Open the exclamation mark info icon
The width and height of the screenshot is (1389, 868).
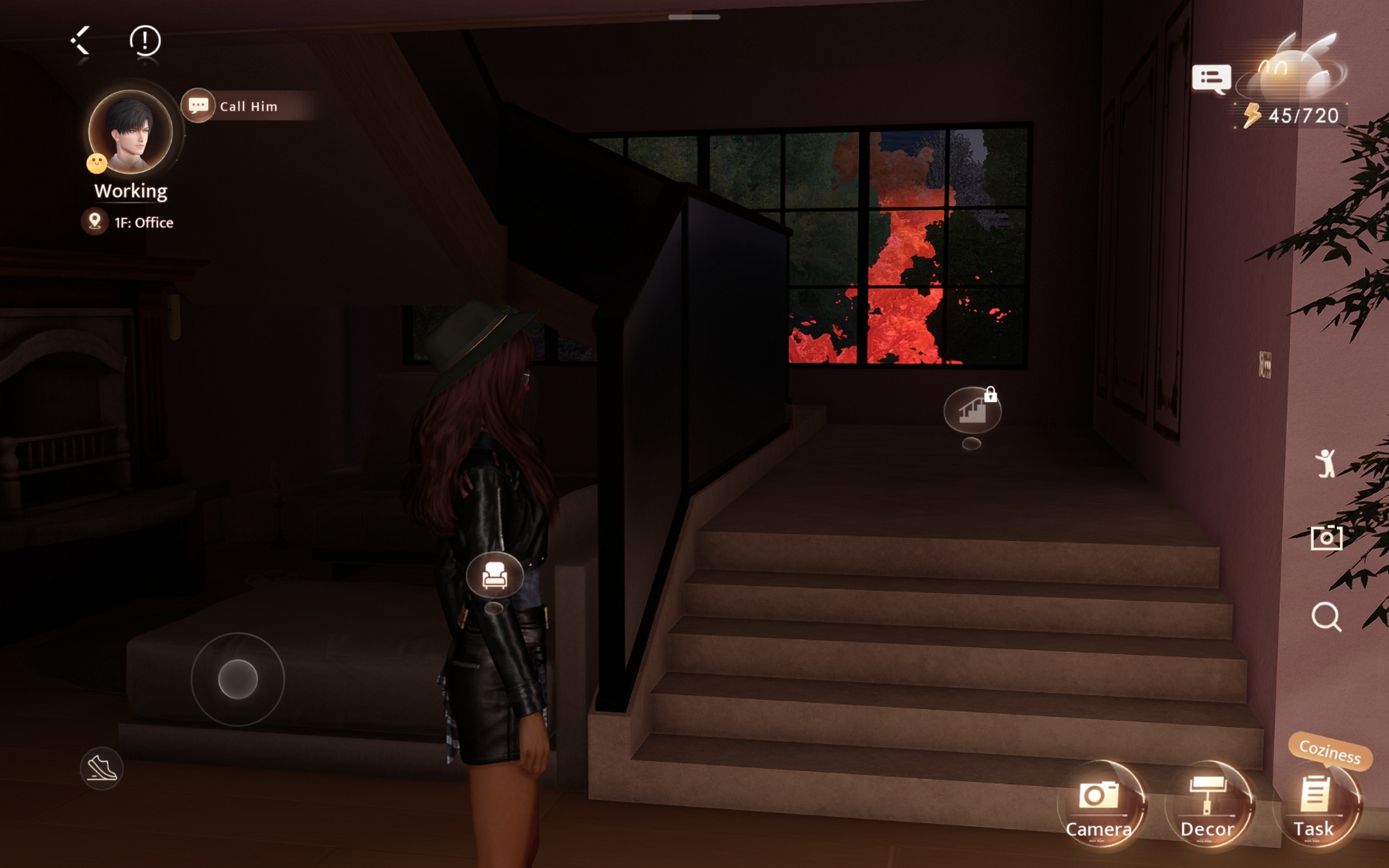(x=145, y=41)
